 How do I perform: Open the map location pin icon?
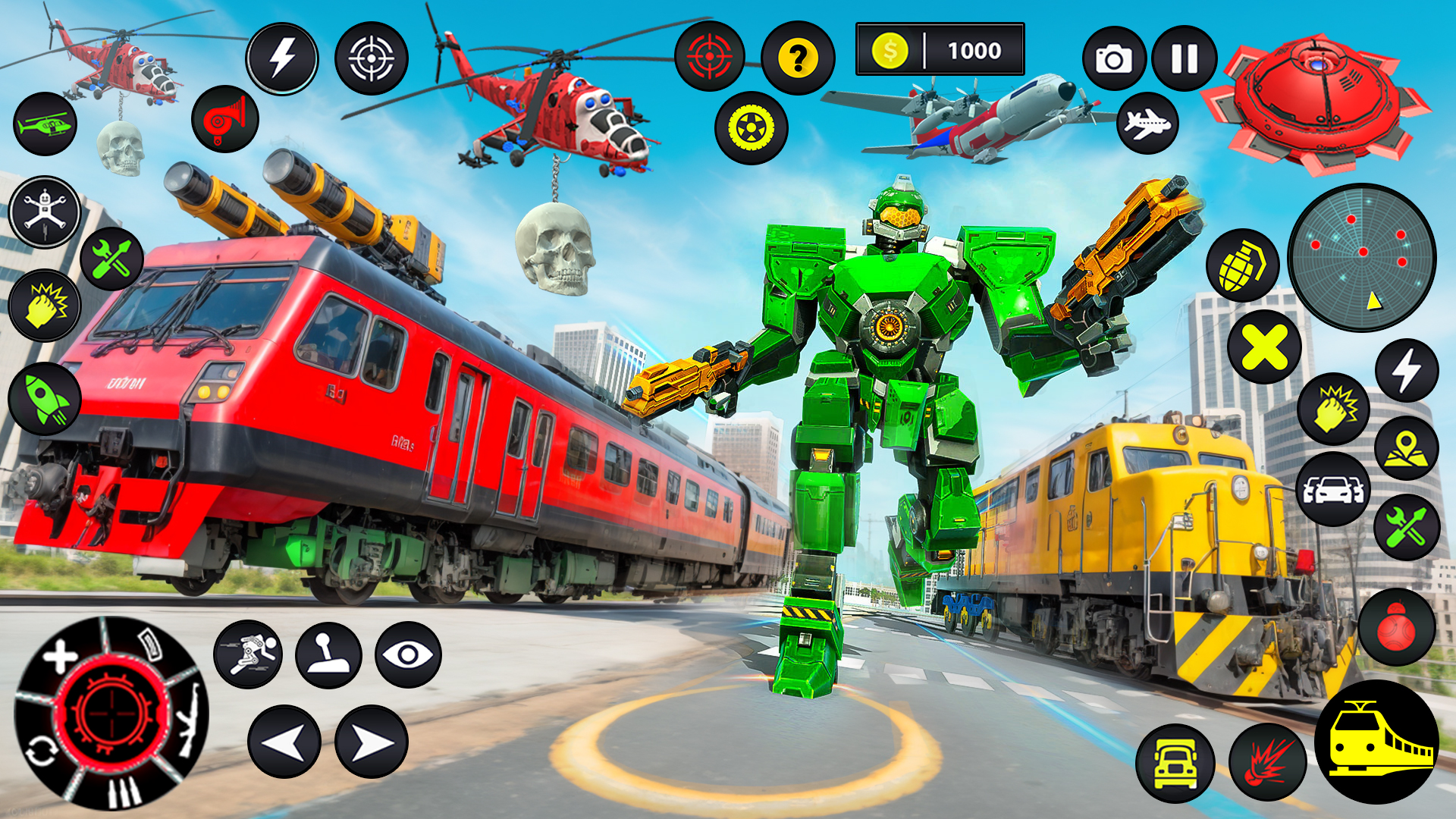[x=1406, y=447]
